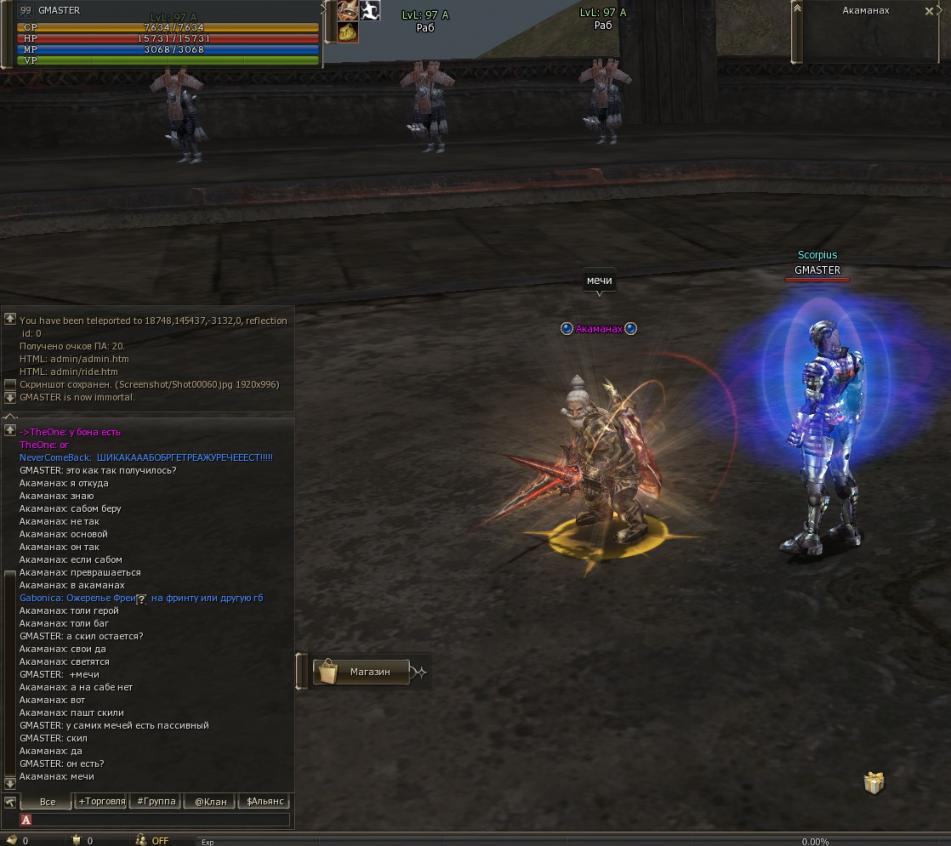The height and width of the screenshot is (846, 951).
Task: Toggle the OFF indicator in bottom bar
Action: pos(160,841)
